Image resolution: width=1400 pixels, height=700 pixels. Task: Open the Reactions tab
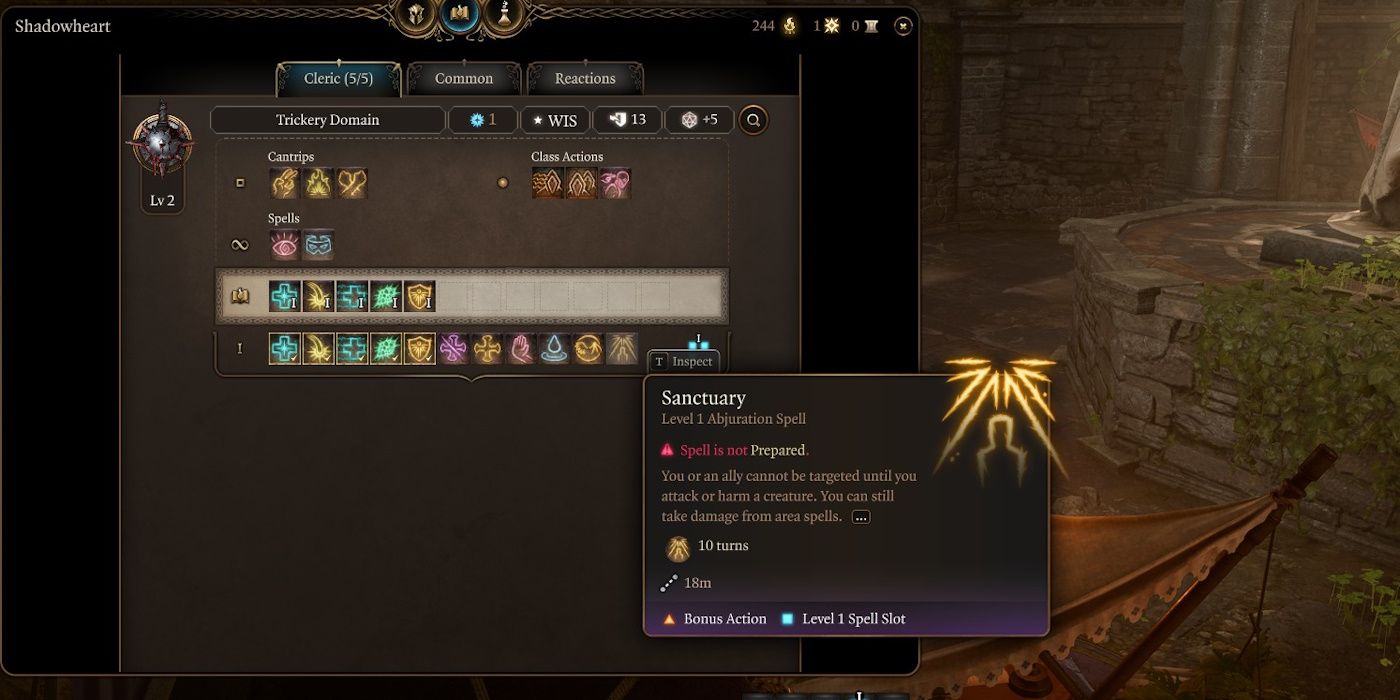pyautogui.click(x=585, y=79)
